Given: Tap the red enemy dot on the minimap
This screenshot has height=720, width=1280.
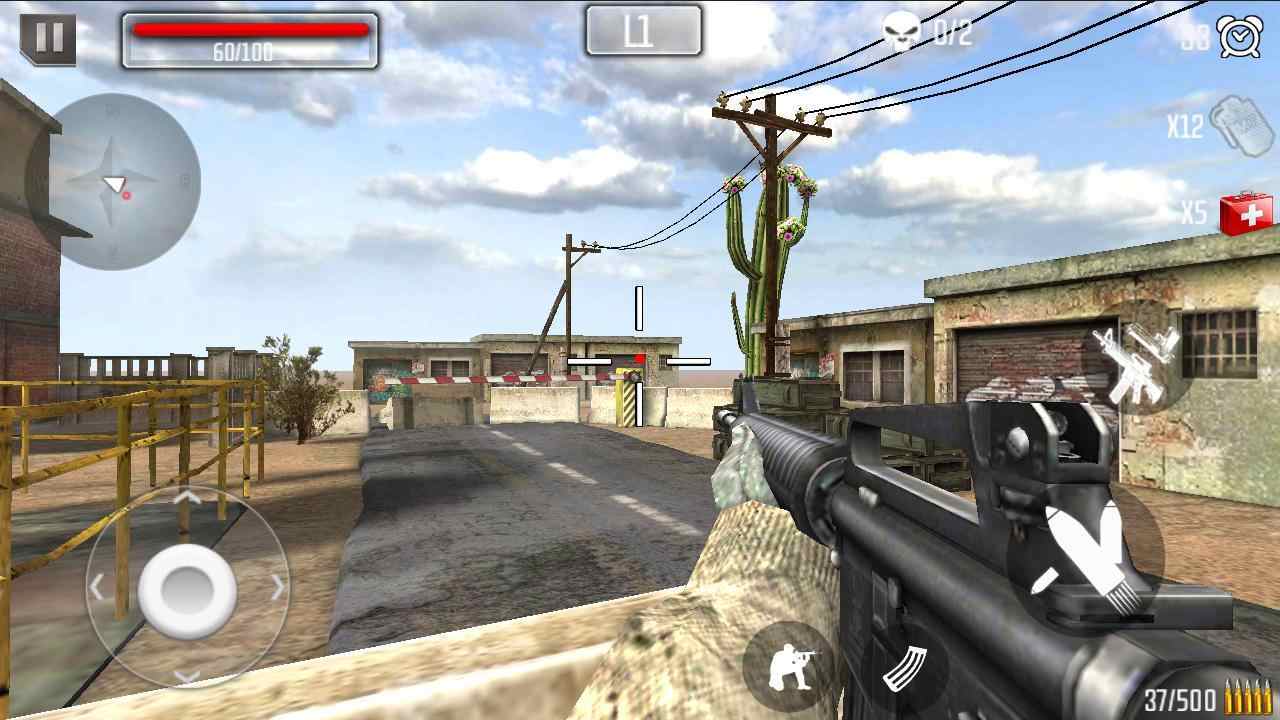Looking at the screenshot, I should [x=127, y=196].
